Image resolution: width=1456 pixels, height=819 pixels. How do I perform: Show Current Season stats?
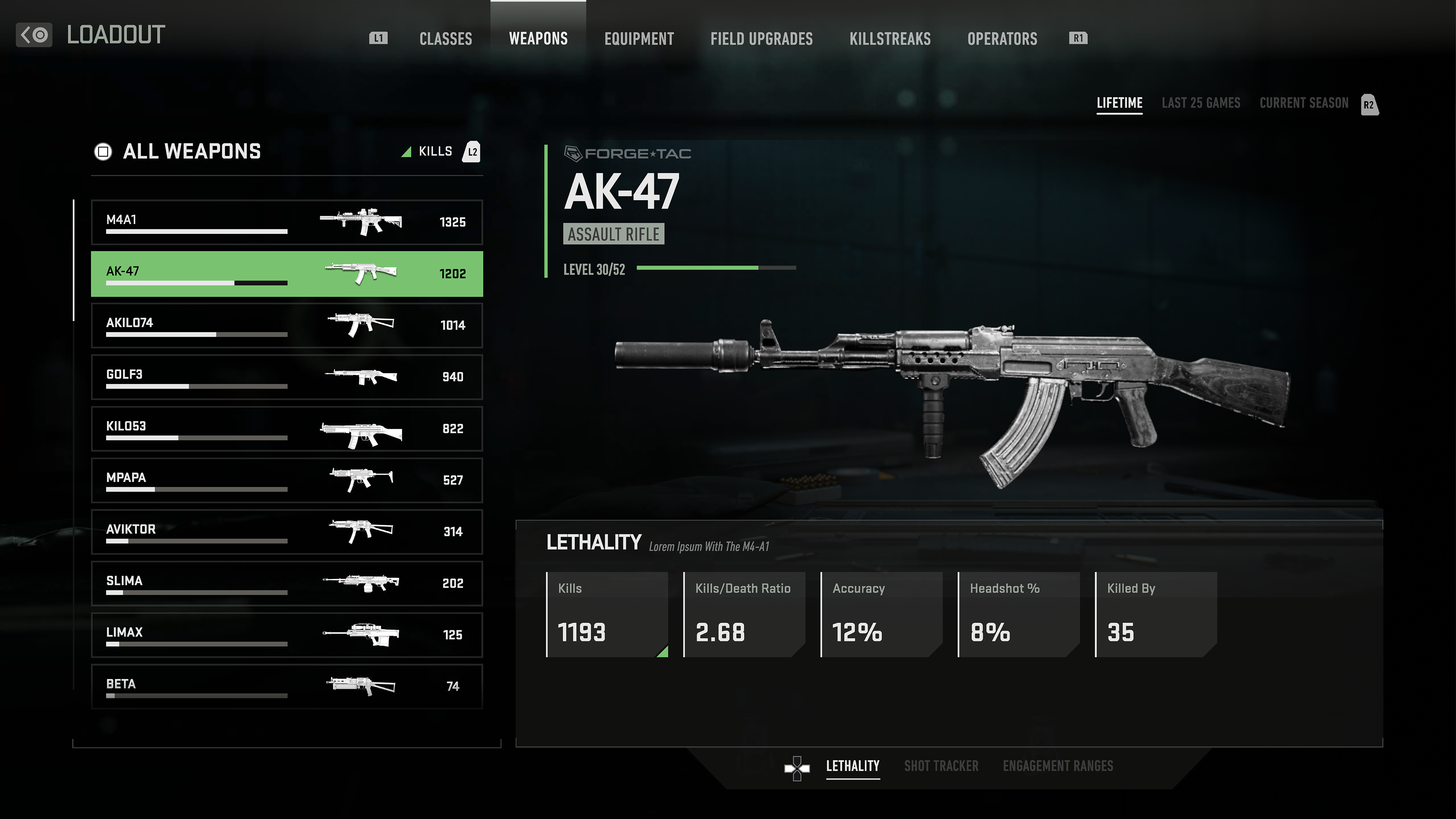(1304, 103)
